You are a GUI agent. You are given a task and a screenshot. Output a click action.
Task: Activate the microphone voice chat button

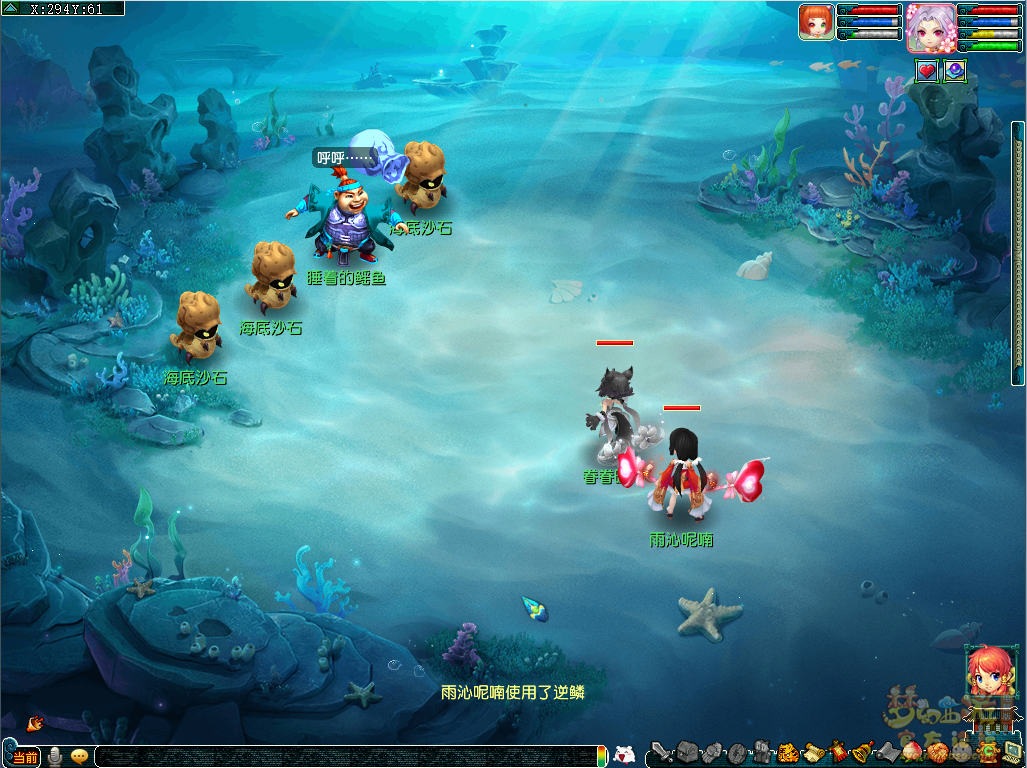[55, 756]
